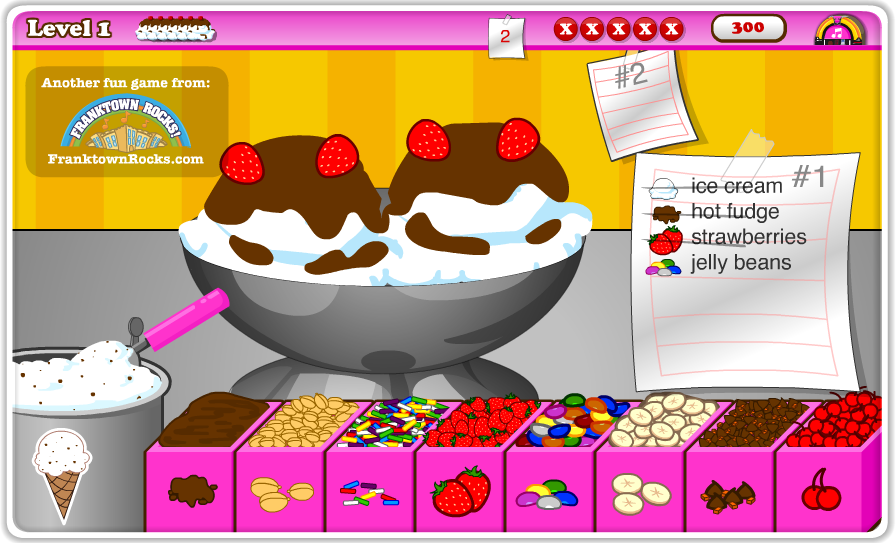896x543 pixels.
Task: Open the jukebox music button
Action: (x=838, y=29)
